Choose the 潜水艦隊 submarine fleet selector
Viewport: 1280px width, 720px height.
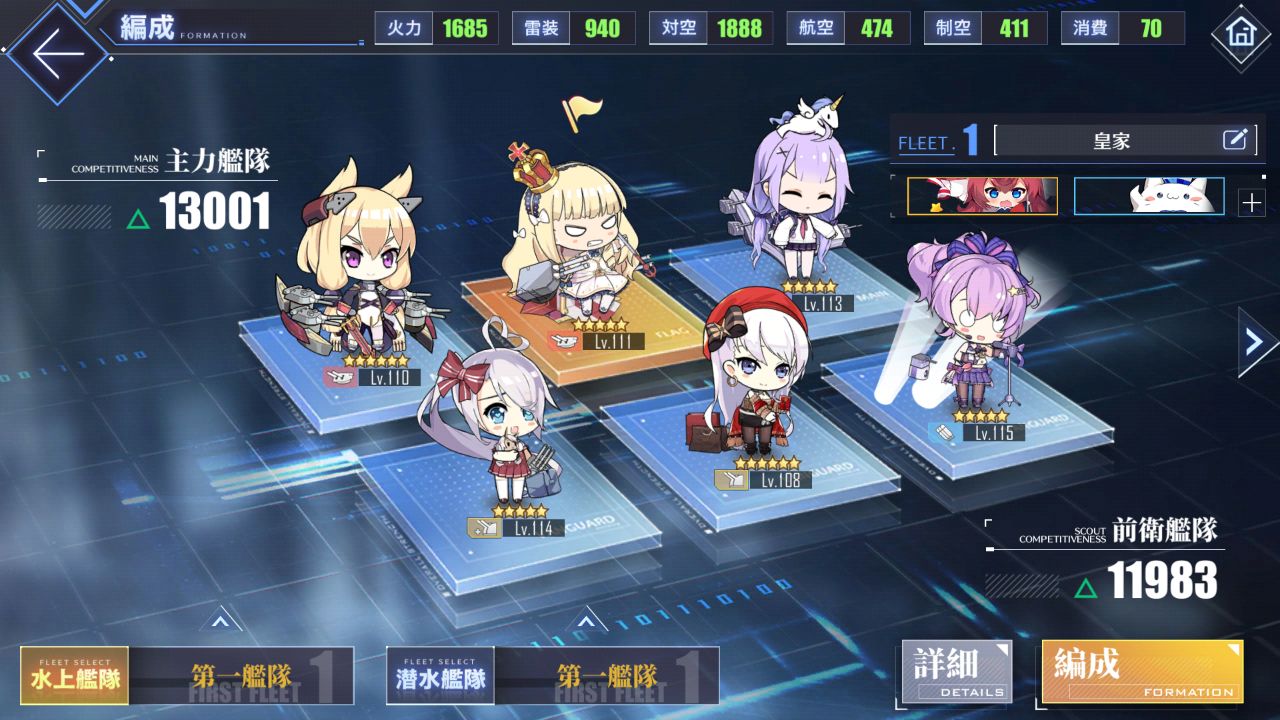click(x=440, y=676)
